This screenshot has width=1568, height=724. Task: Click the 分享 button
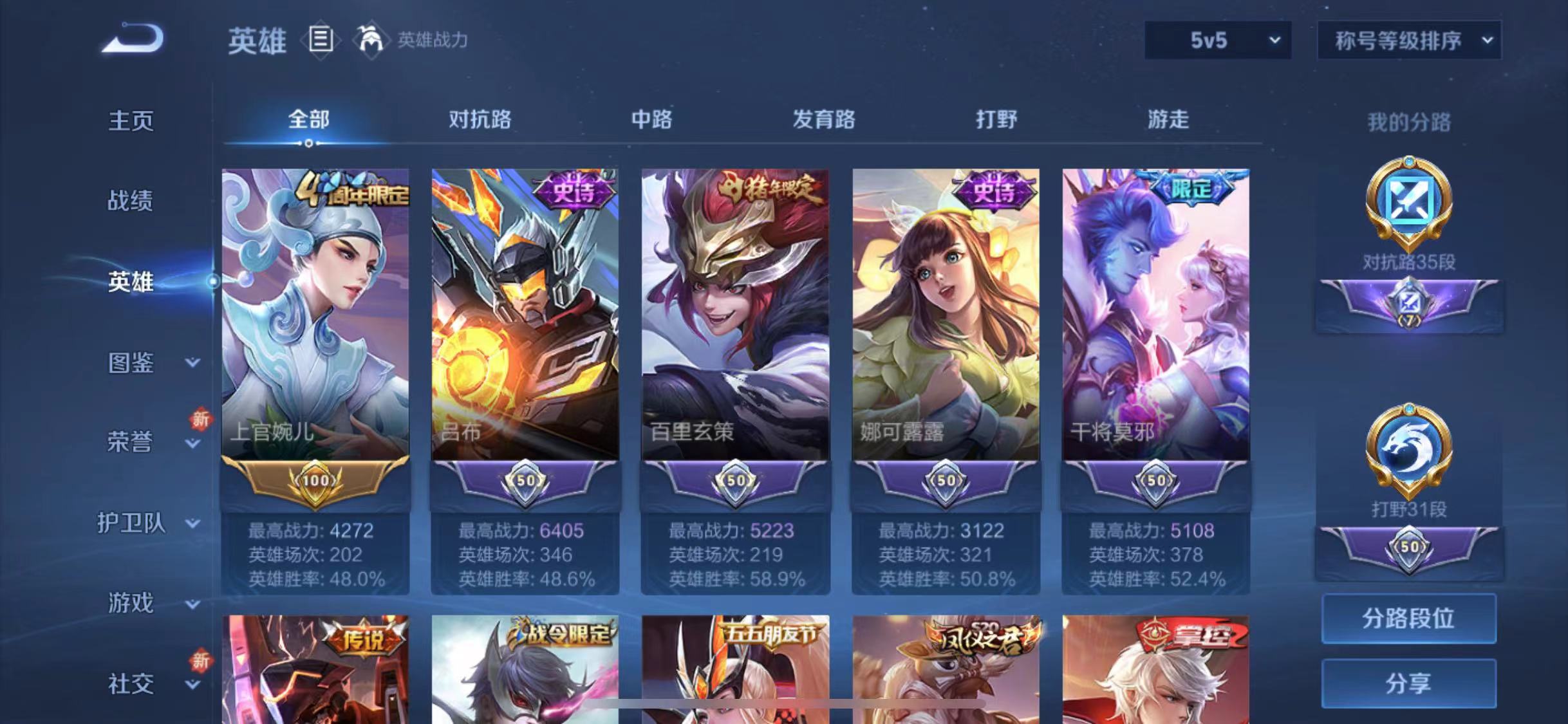(1408, 684)
